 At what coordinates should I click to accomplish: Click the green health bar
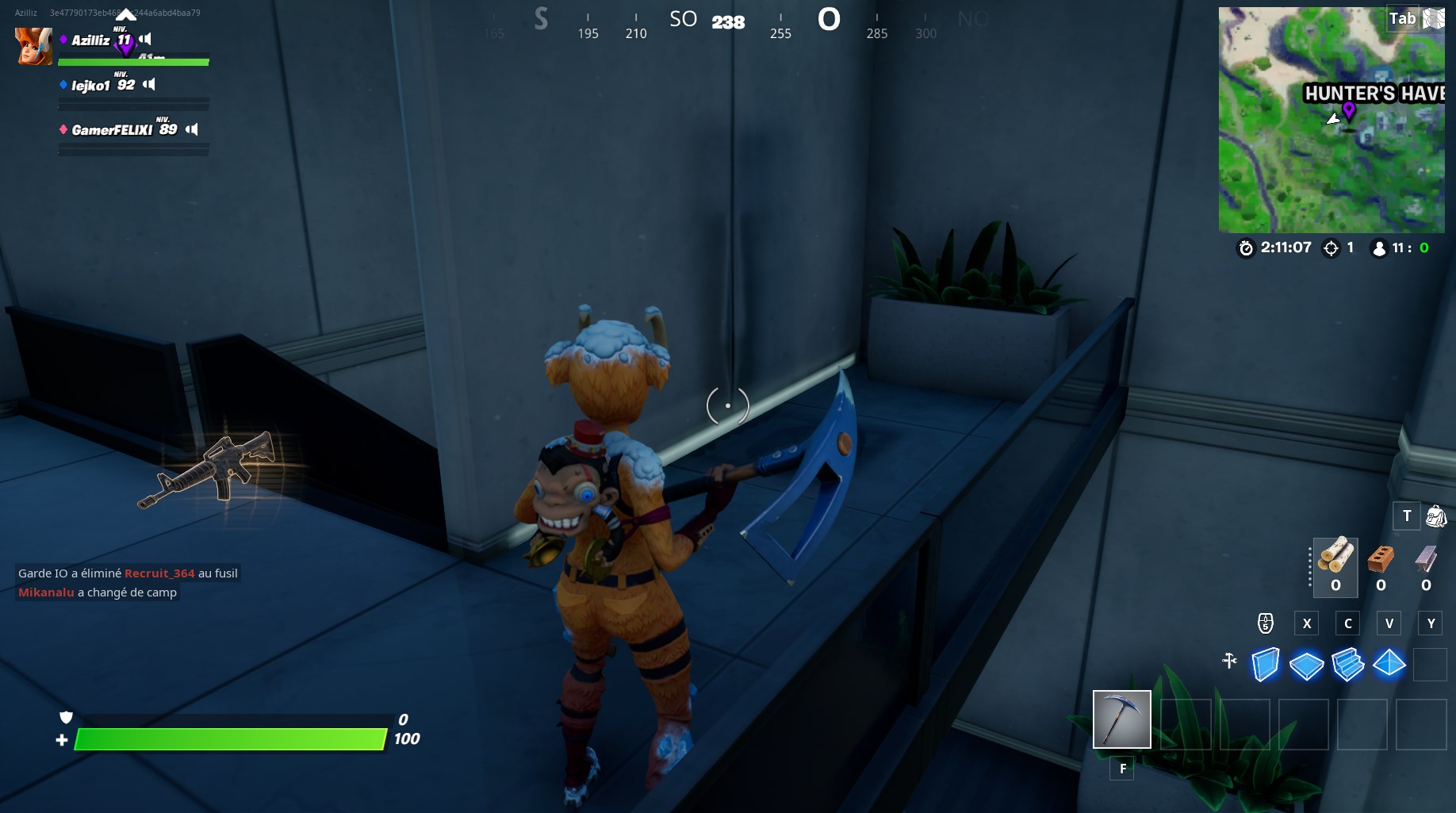230,739
